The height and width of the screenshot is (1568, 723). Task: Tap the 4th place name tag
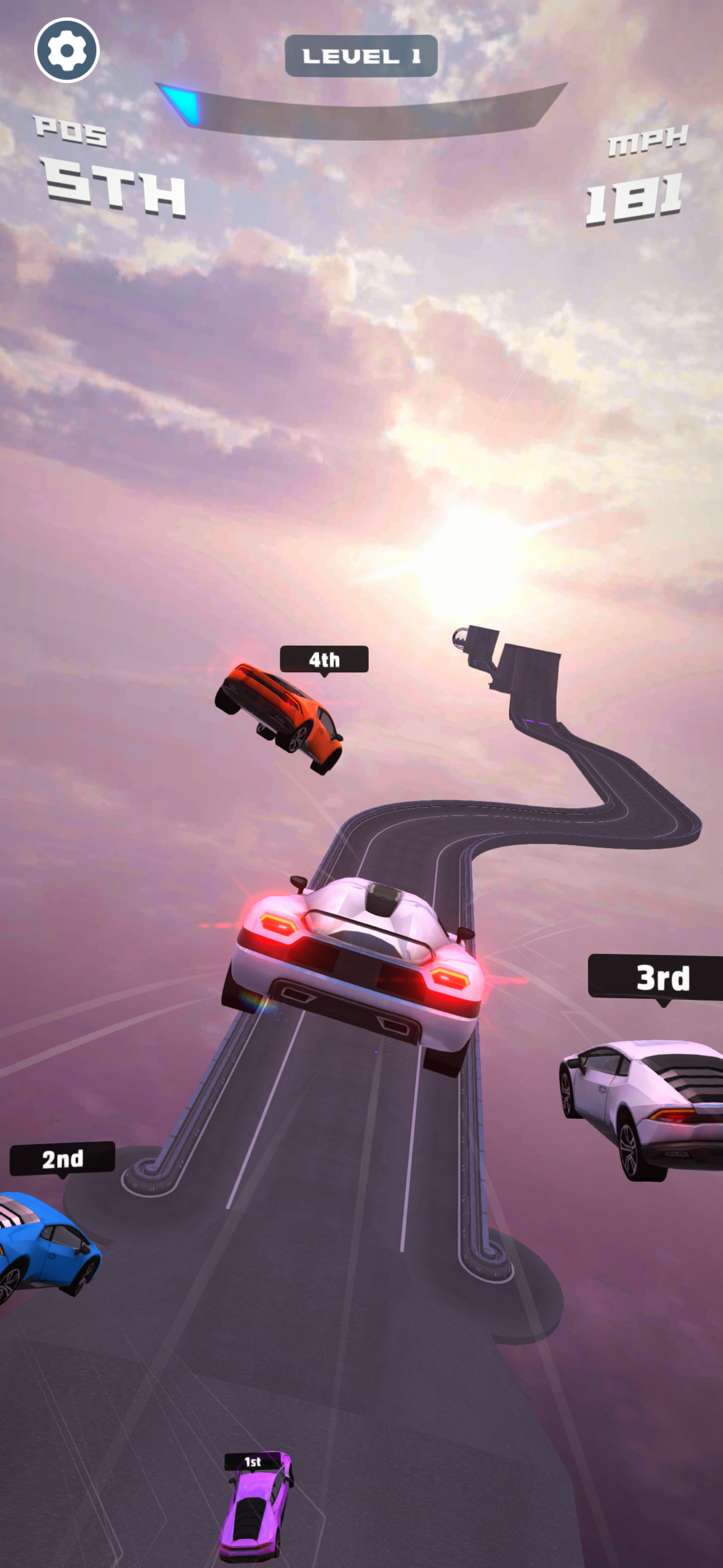coord(325,659)
